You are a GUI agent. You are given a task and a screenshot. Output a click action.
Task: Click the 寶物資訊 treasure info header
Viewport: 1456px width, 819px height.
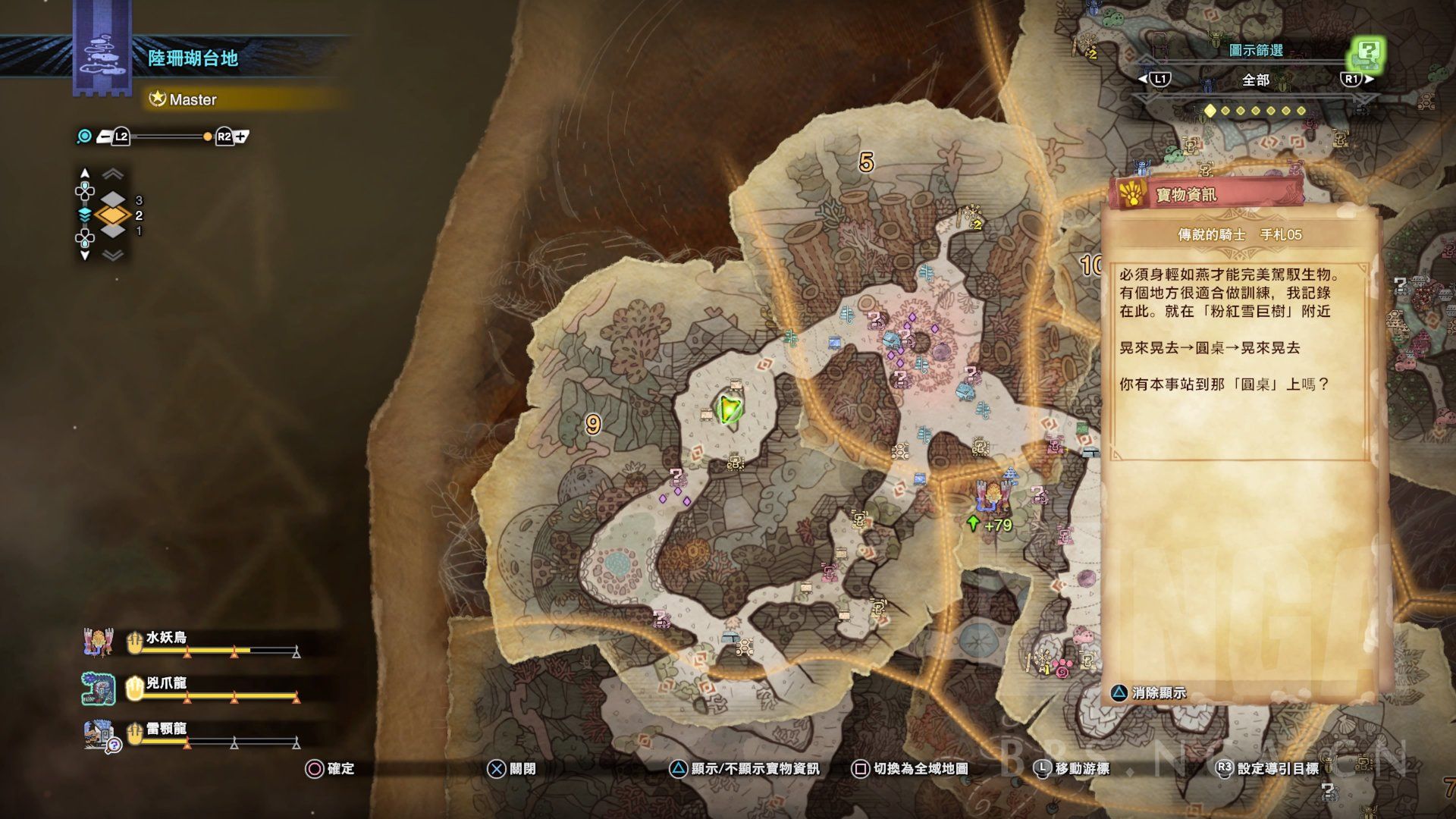(x=1186, y=195)
